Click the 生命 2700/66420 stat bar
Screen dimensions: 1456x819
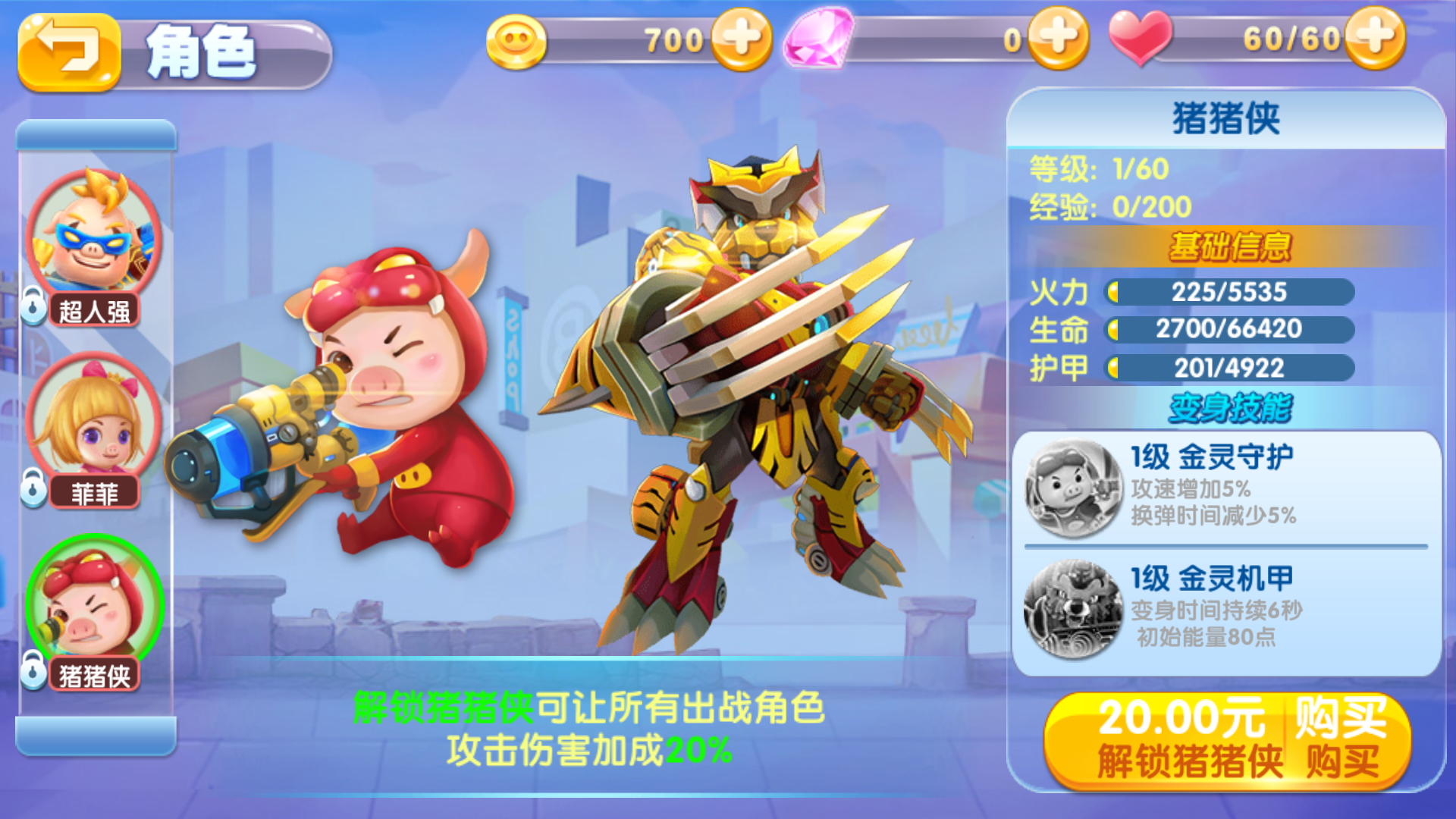click(x=1230, y=331)
